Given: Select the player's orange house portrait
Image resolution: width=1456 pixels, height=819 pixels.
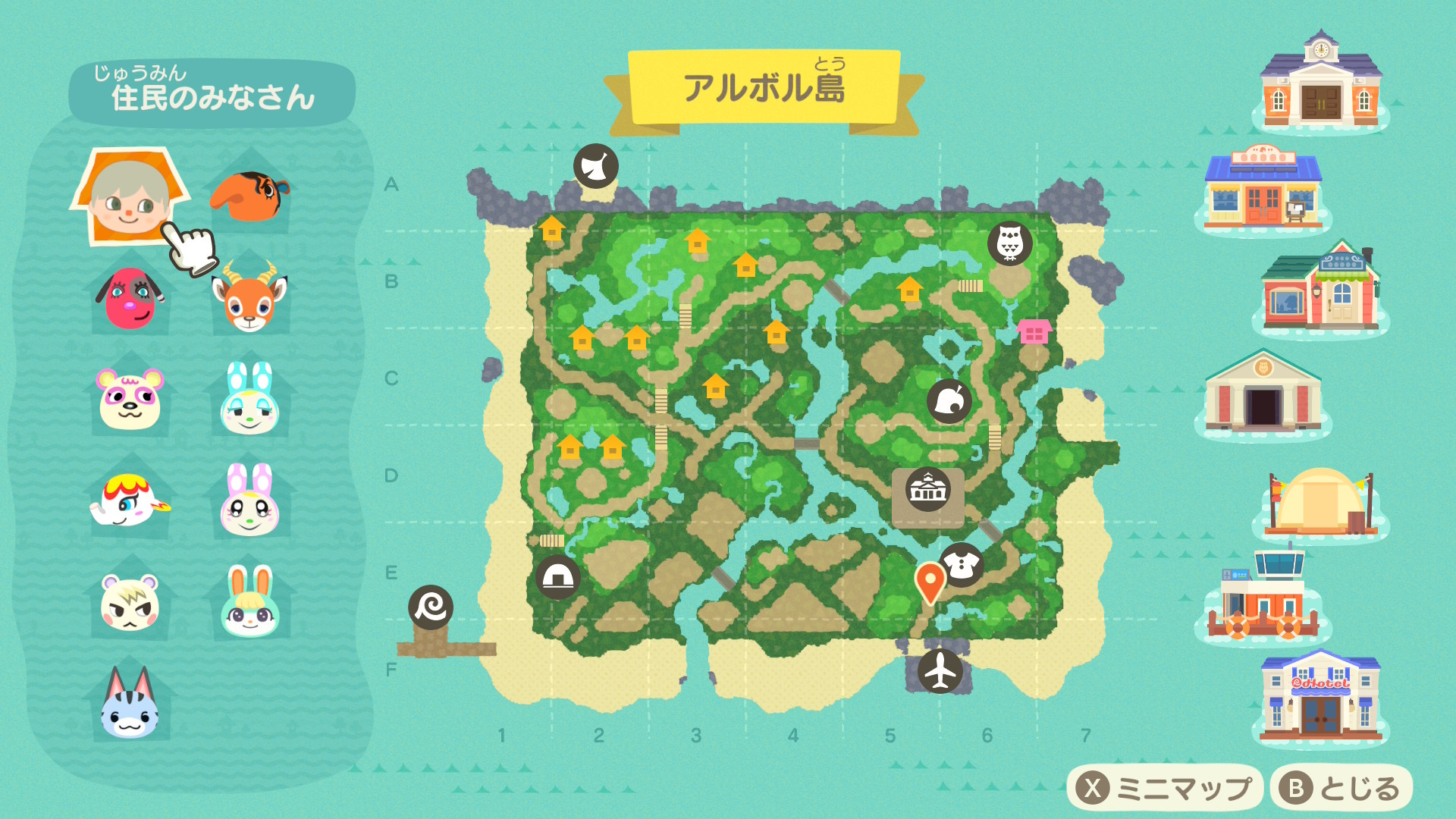Looking at the screenshot, I should (129, 197).
